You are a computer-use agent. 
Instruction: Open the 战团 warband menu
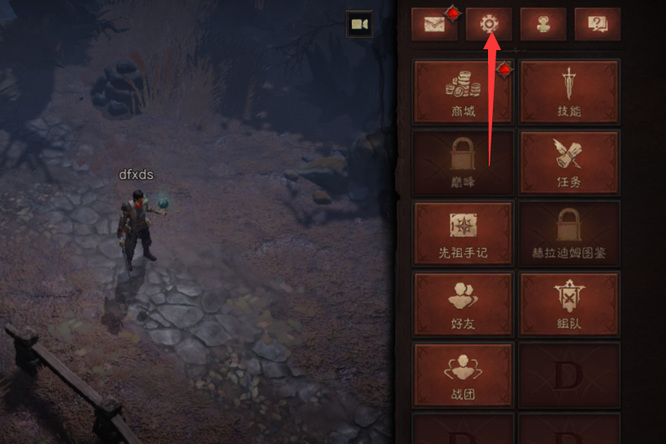coord(463,375)
